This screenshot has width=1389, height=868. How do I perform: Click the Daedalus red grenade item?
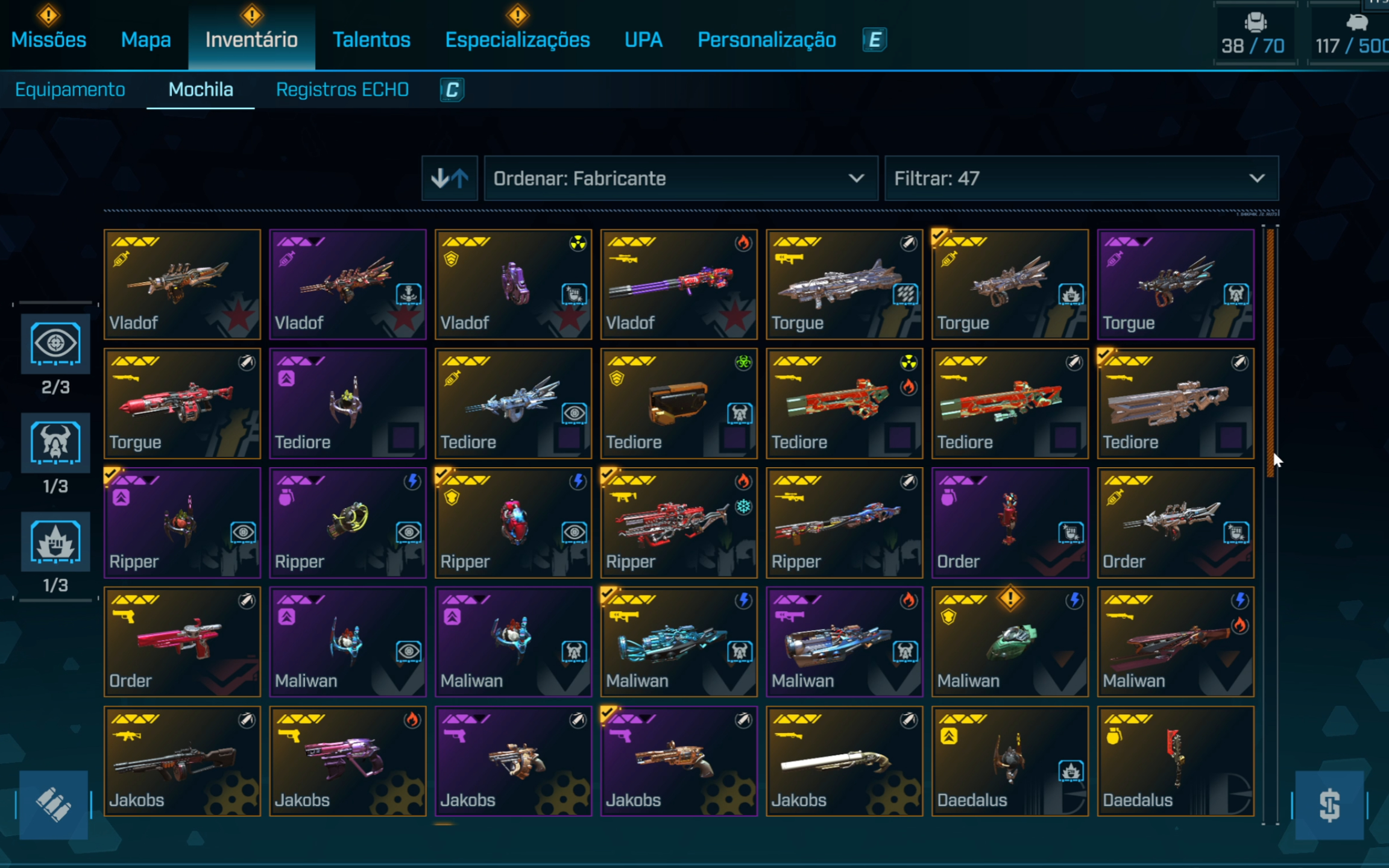pyautogui.click(x=1175, y=761)
